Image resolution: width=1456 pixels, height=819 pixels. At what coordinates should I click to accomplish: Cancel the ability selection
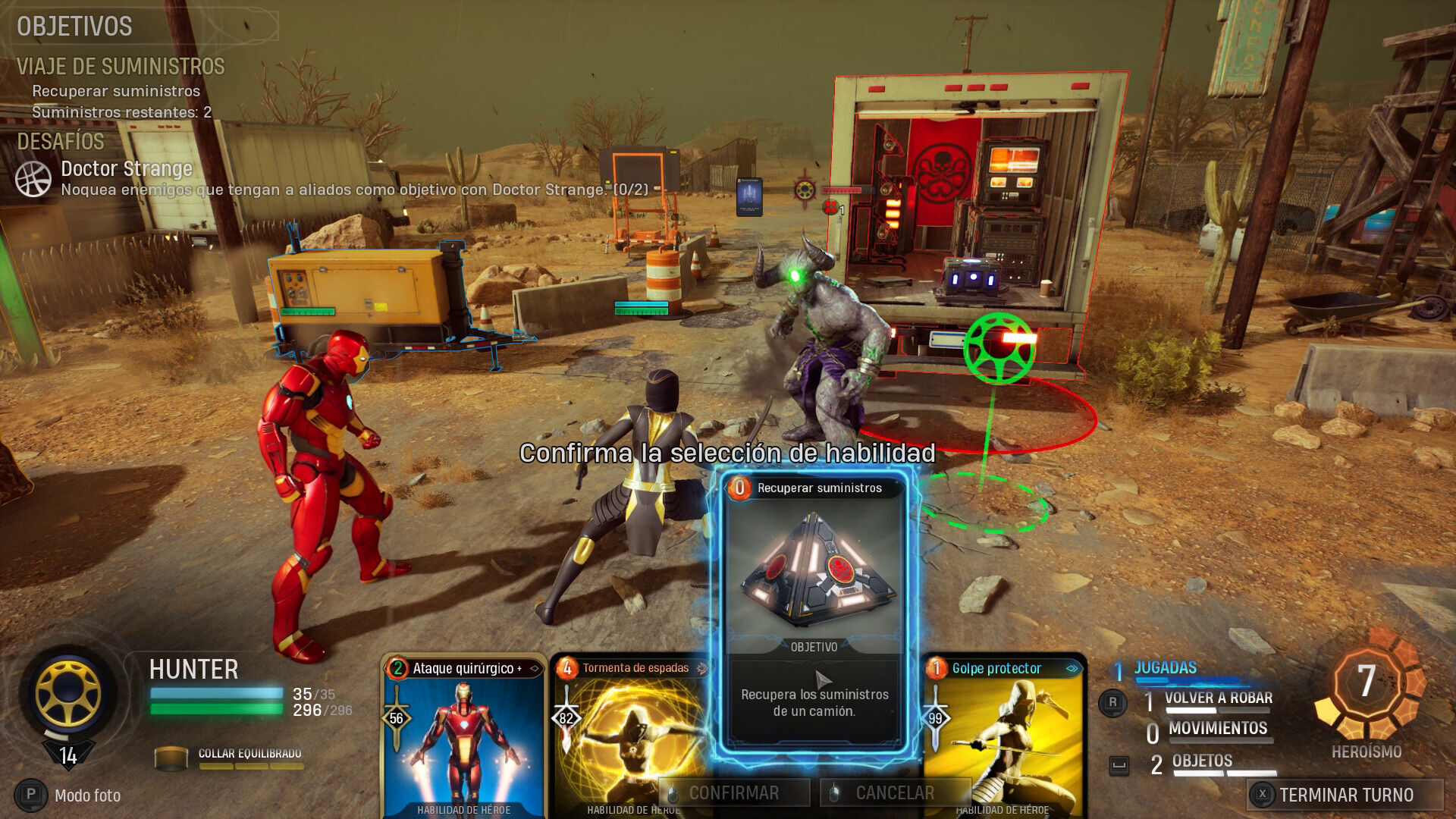tap(895, 793)
